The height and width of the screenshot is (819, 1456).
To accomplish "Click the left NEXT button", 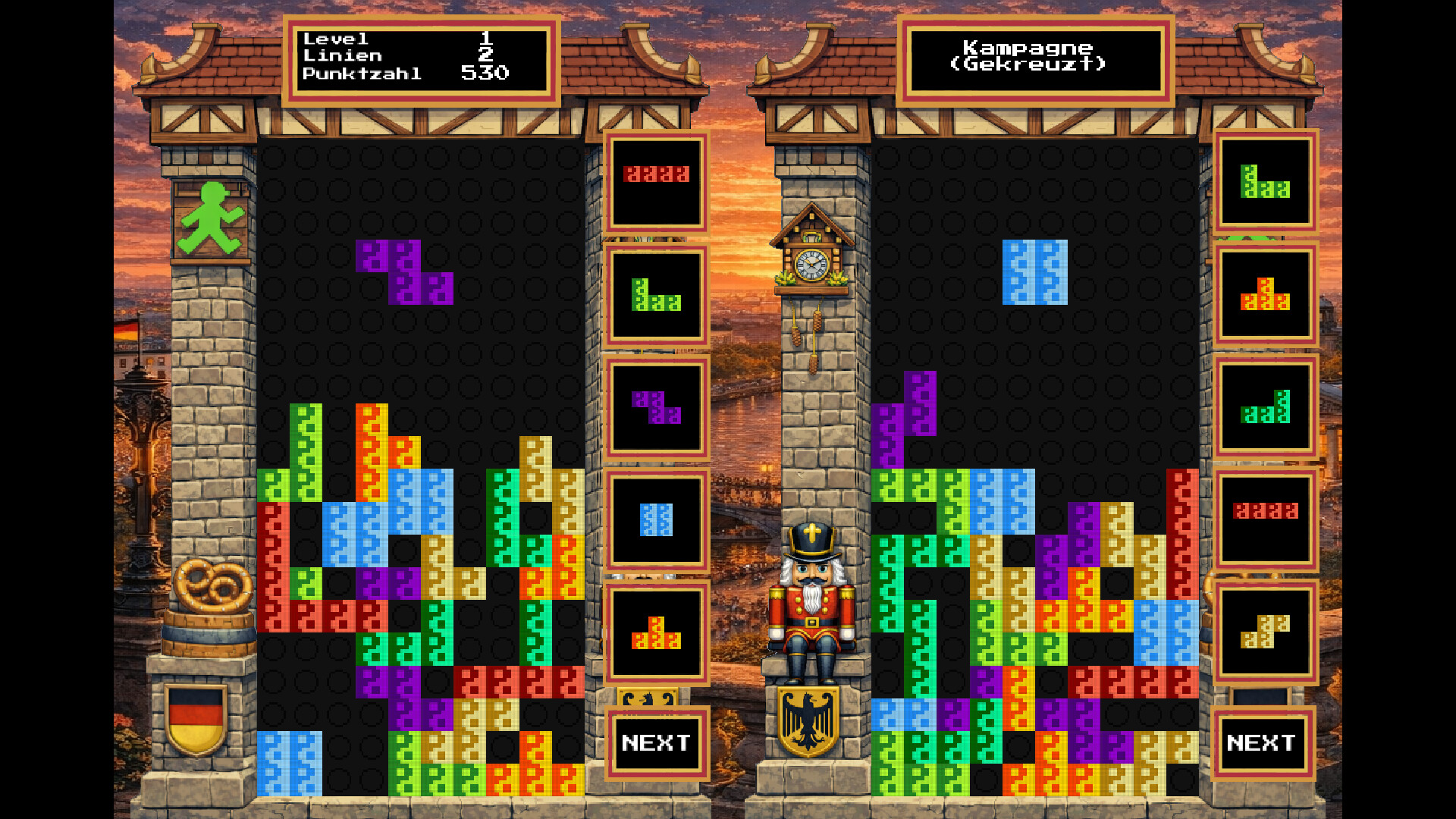I will [657, 743].
